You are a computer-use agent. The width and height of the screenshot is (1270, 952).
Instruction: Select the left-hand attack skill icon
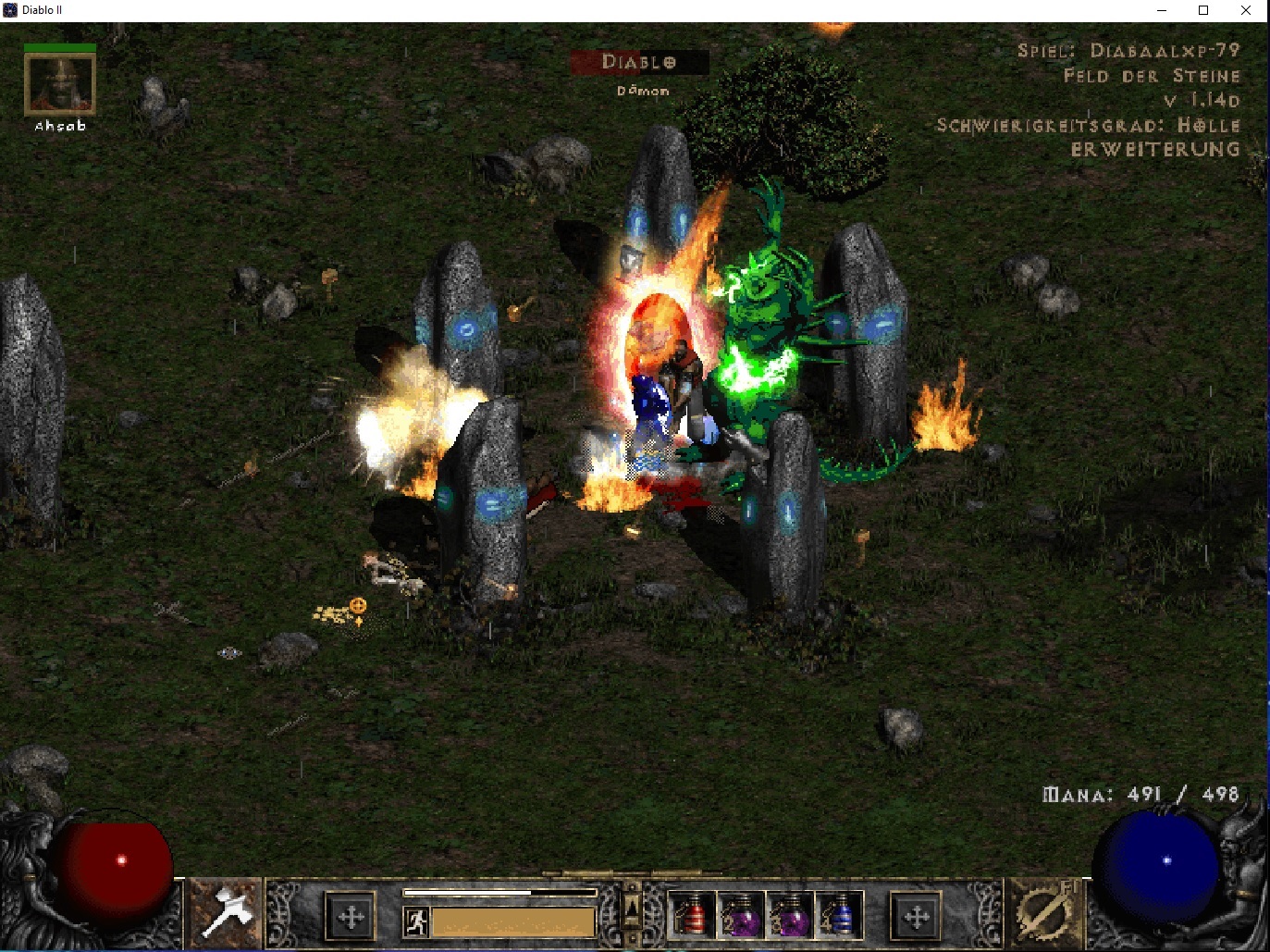226,916
